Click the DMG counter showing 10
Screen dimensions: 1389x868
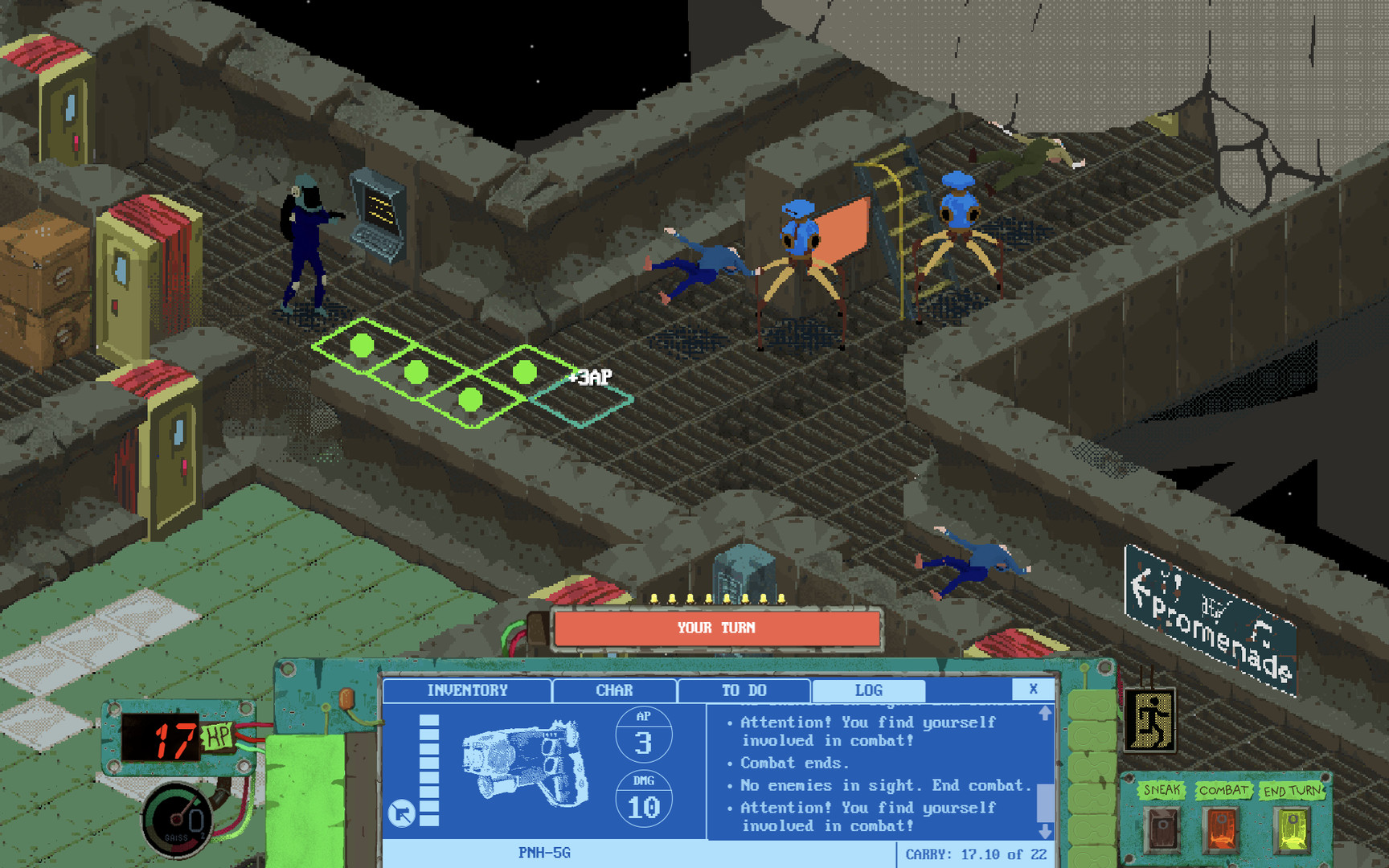pyautogui.click(x=644, y=800)
